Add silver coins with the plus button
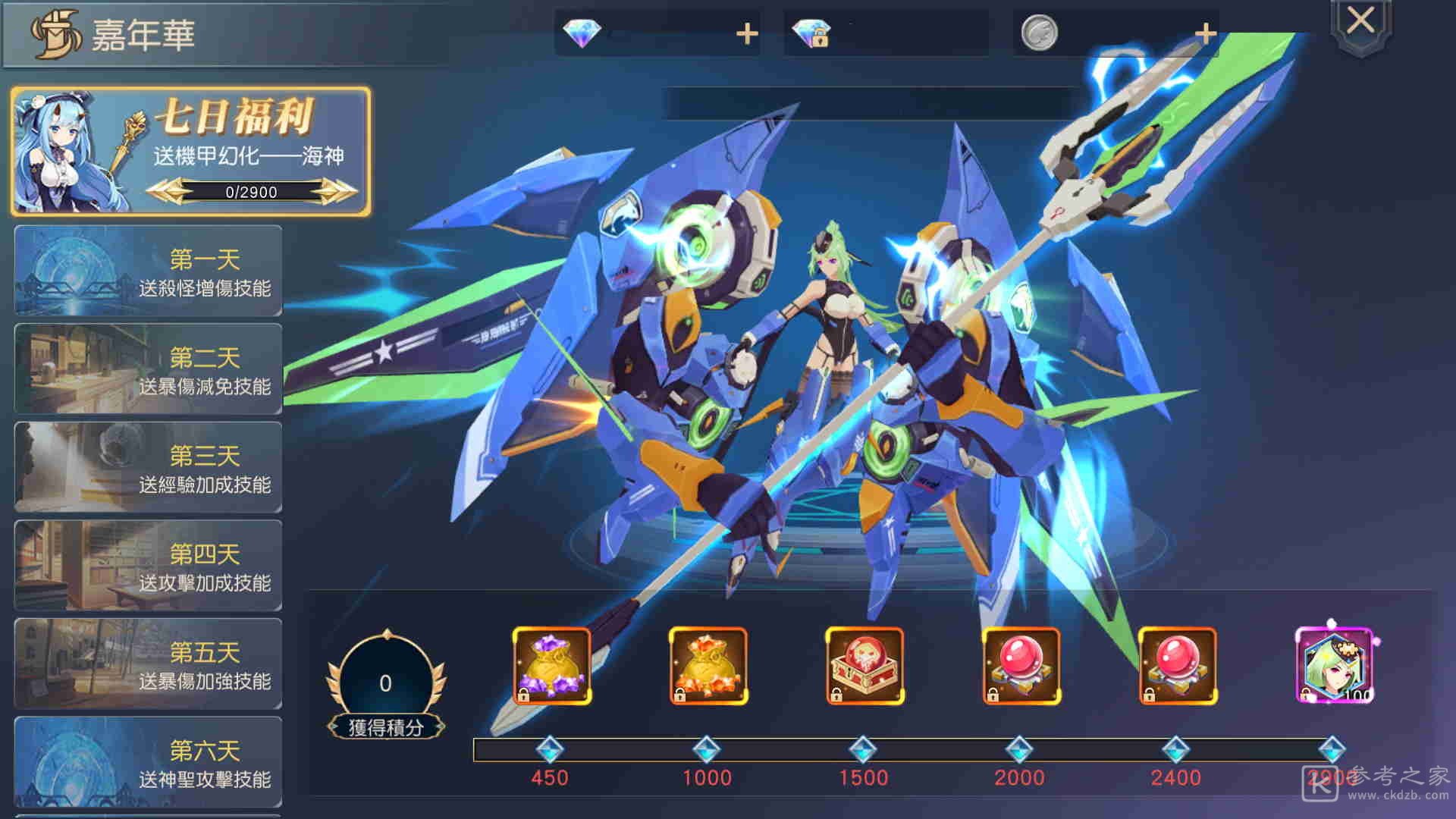This screenshot has width=1456, height=819. 1205,33
